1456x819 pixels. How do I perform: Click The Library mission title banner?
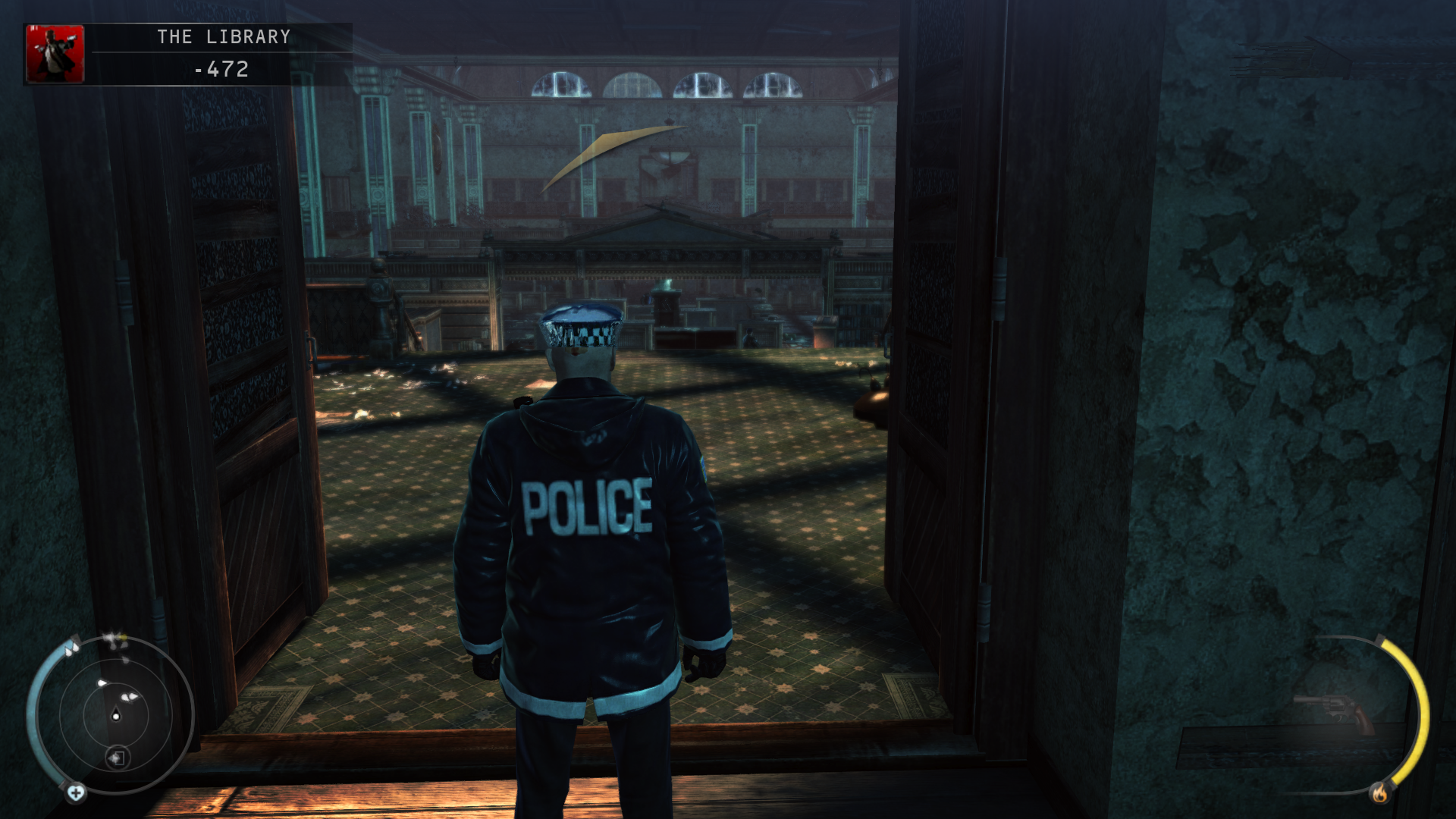(224, 36)
